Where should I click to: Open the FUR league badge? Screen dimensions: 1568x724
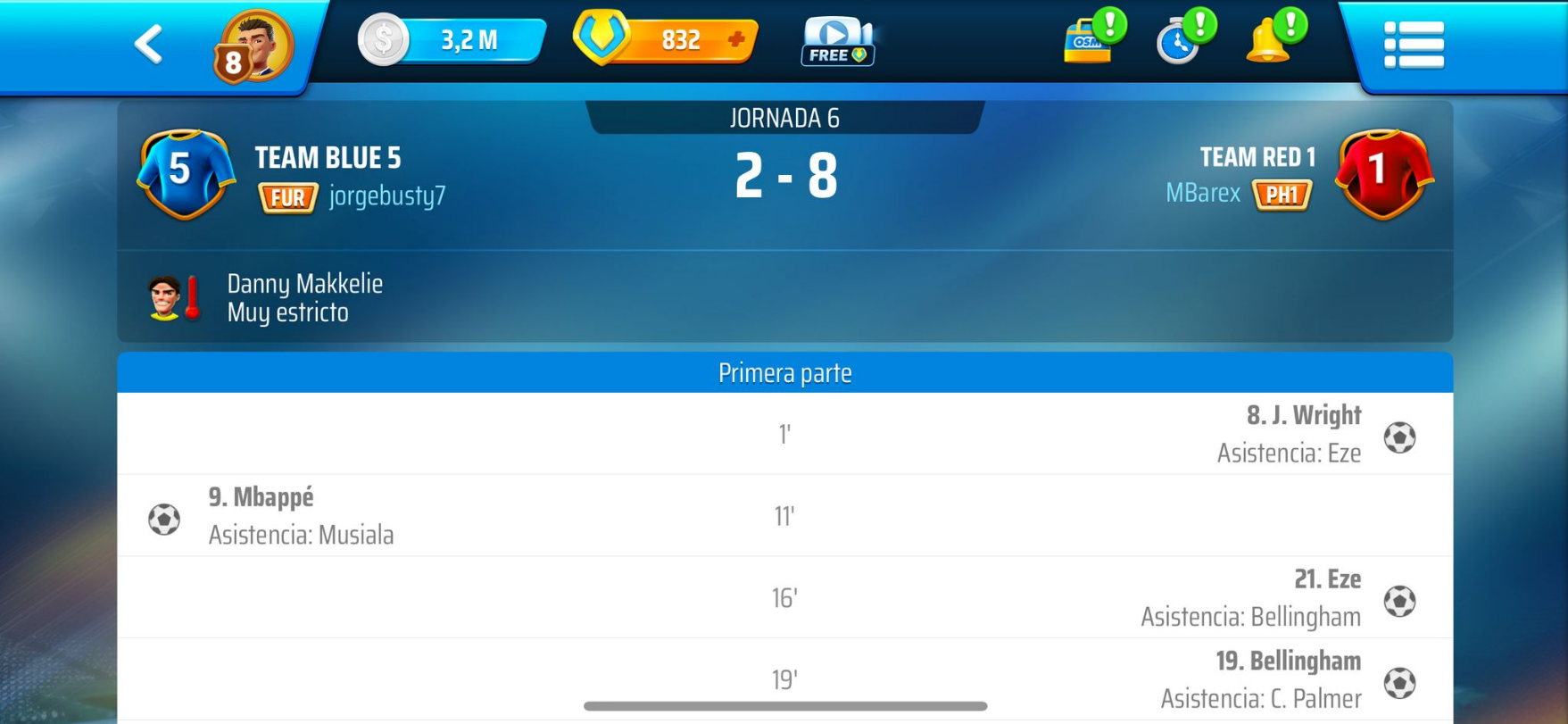tap(289, 198)
